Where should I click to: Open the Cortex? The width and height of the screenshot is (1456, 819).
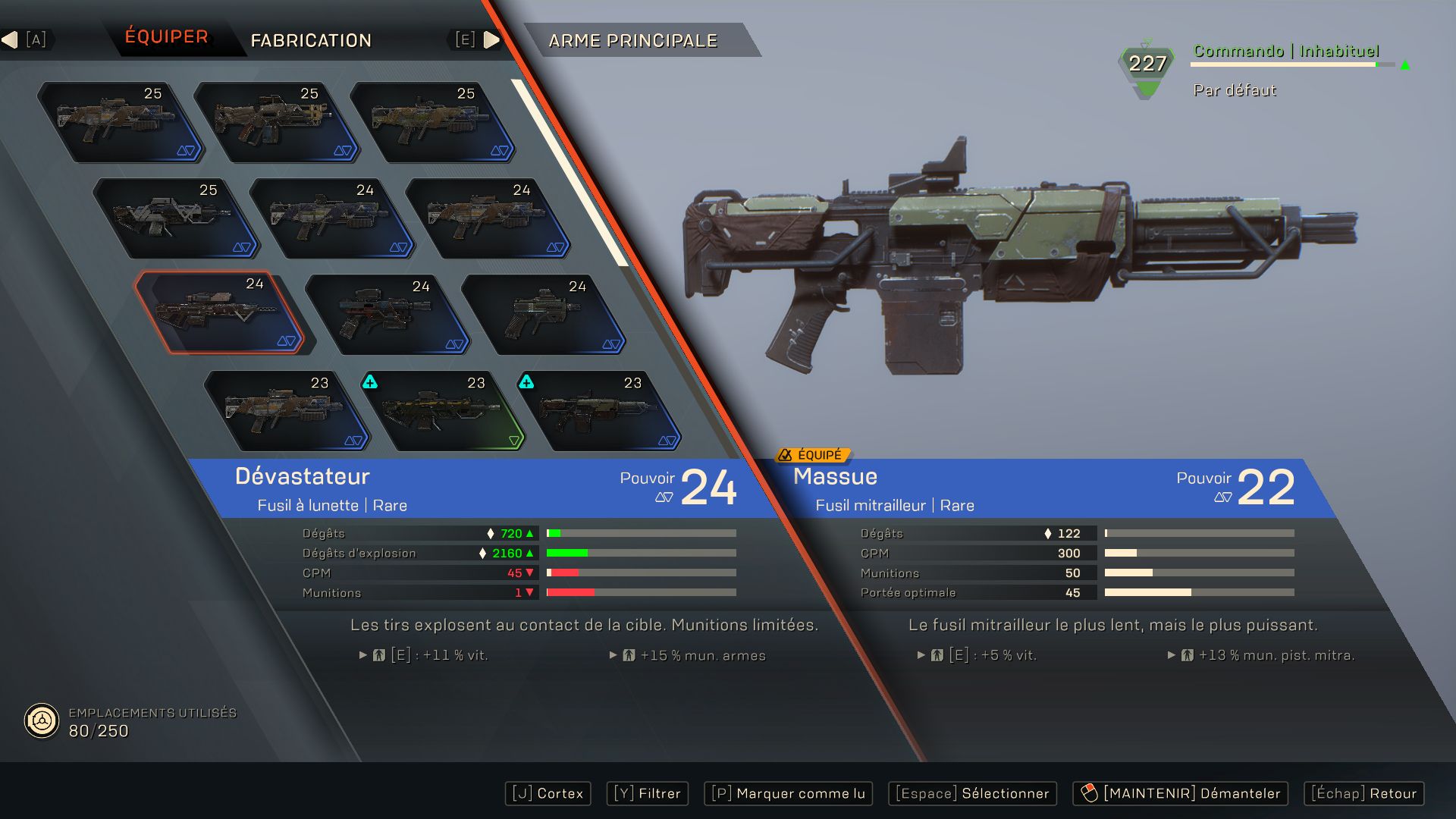[548, 793]
